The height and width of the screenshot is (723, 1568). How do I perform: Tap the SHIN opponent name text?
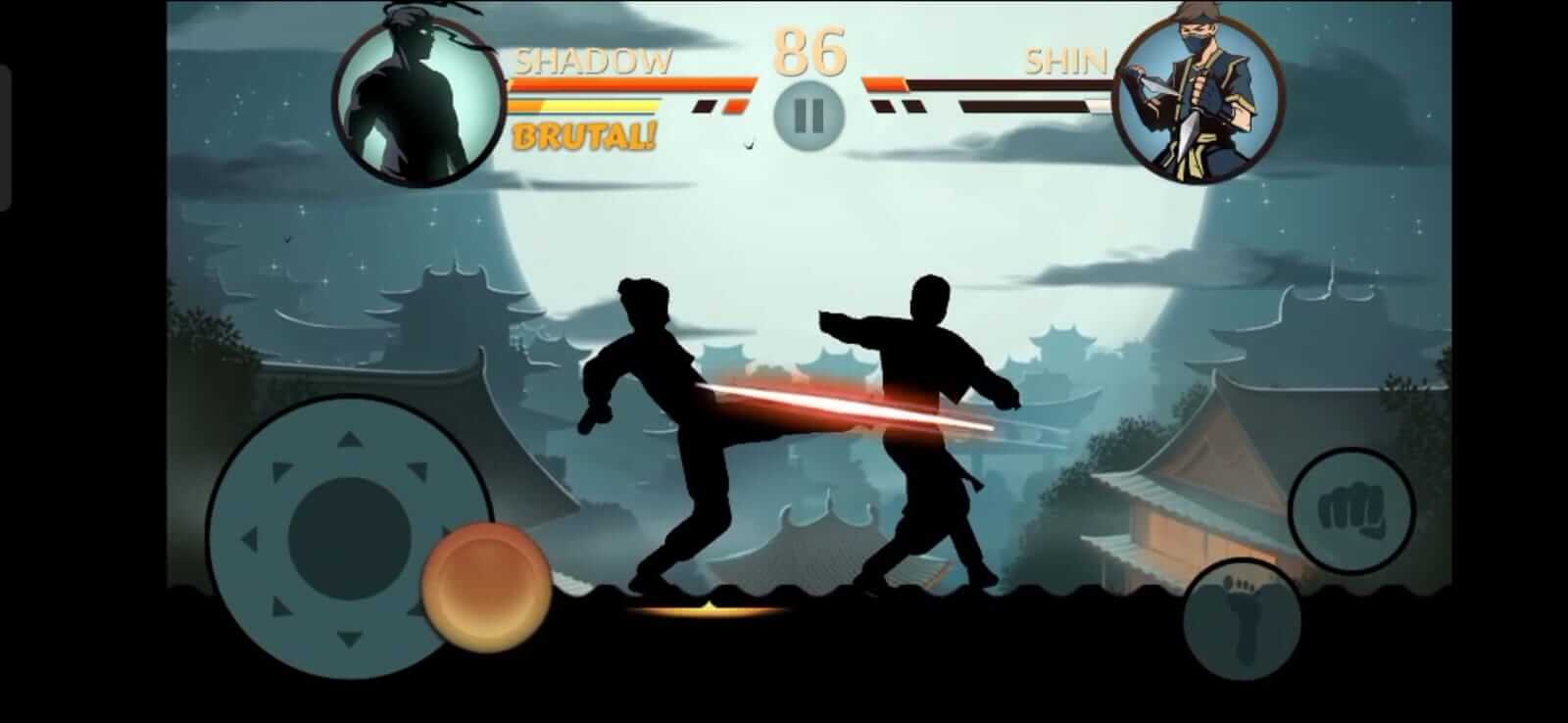point(1067,61)
